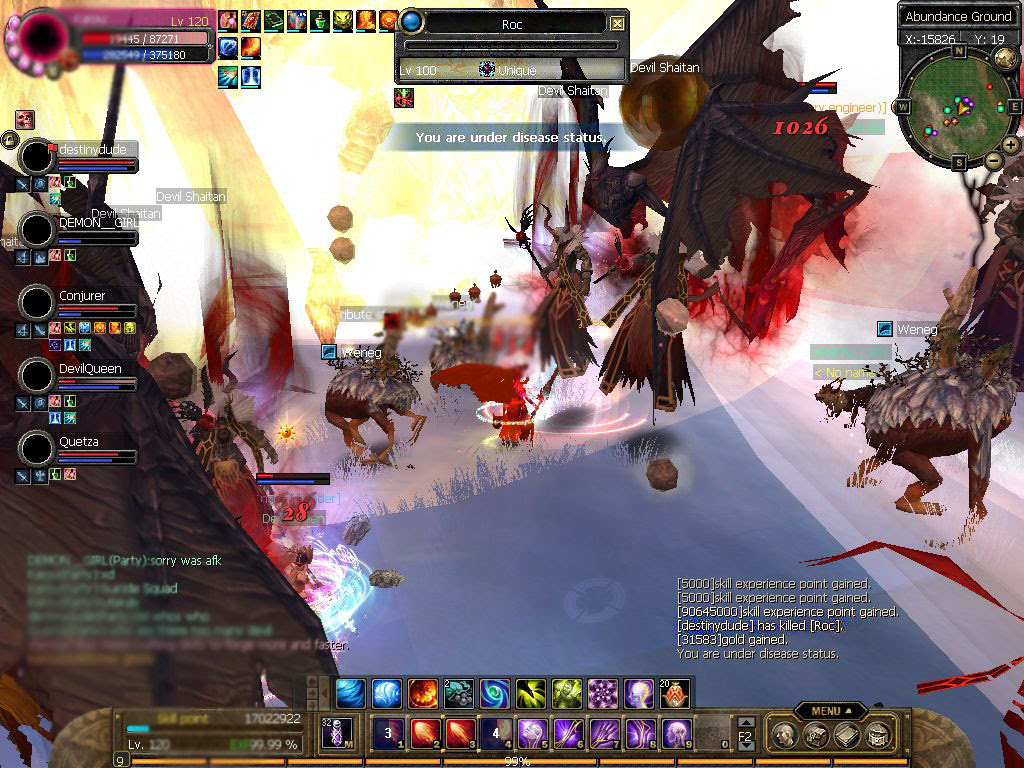The height and width of the screenshot is (768, 1024).
Task: Switch hotbar page with down arrow
Action: [746, 746]
